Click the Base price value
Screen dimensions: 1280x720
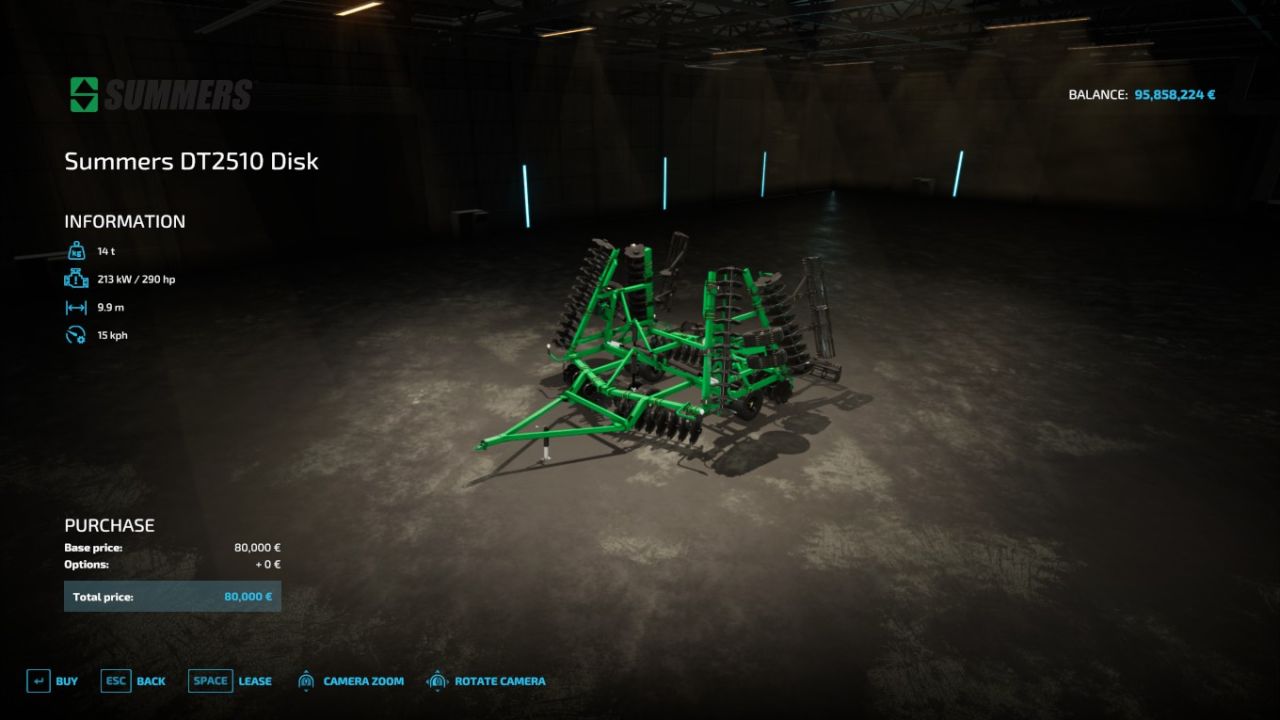pos(258,547)
